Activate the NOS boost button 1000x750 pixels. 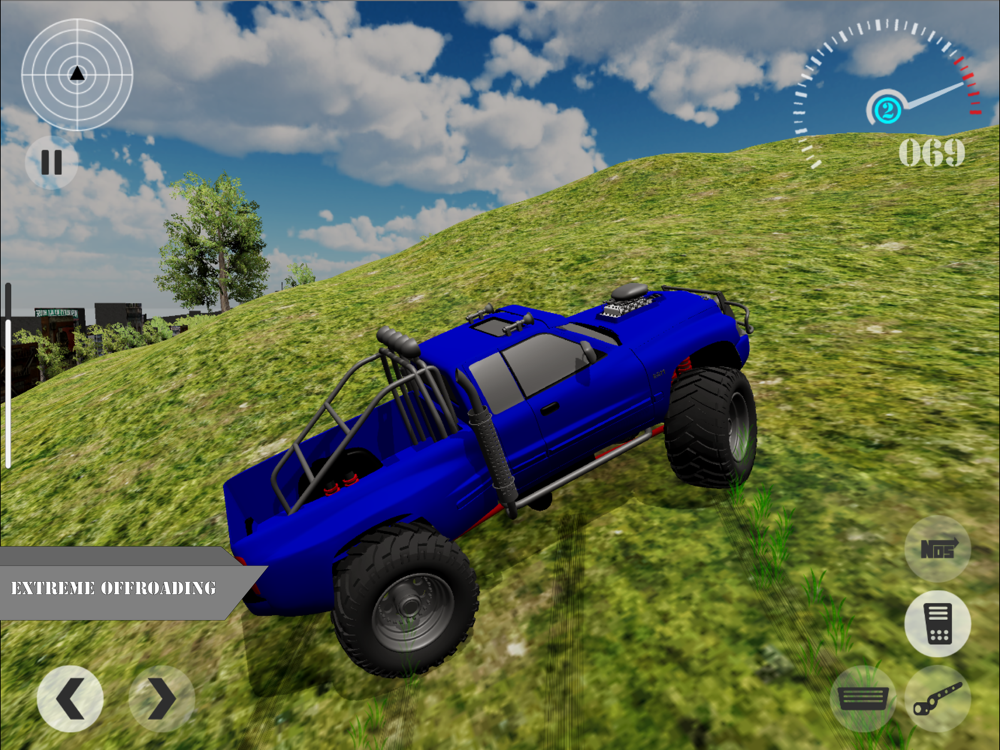(x=937, y=549)
